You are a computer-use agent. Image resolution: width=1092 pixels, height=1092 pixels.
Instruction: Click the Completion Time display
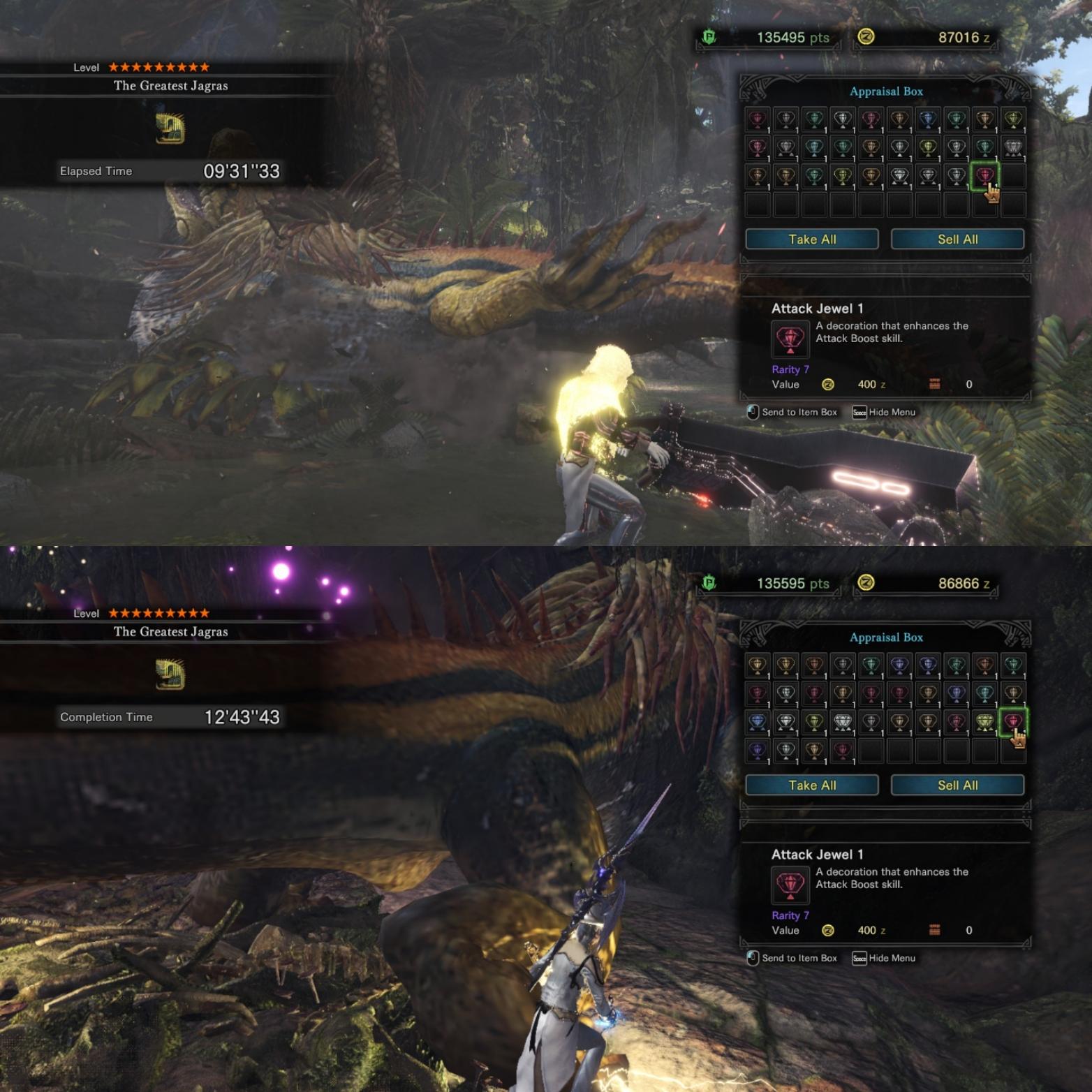[x=175, y=716]
